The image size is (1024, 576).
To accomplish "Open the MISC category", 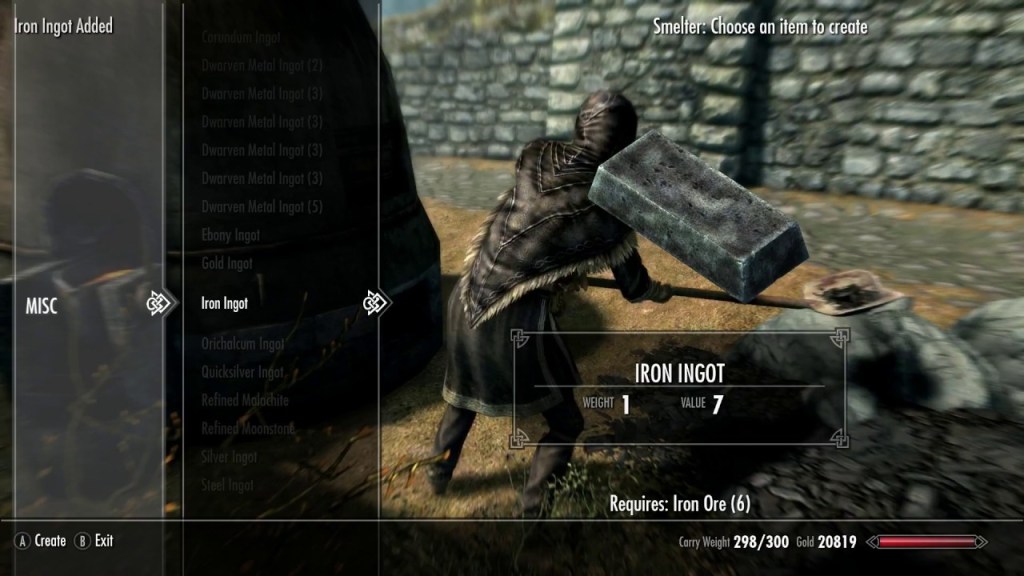I will click(42, 307).
